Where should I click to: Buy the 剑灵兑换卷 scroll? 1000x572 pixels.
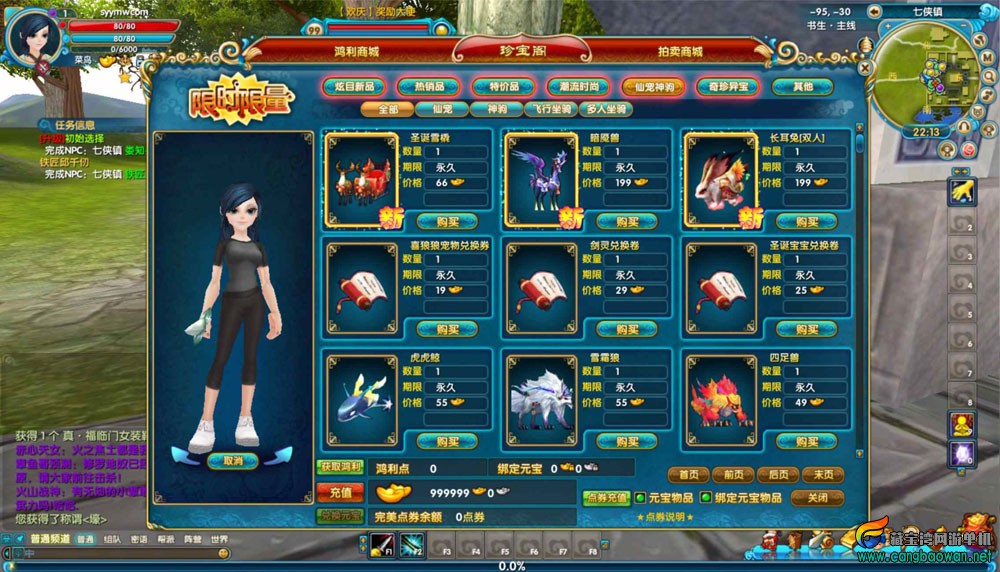coord(626,329)
